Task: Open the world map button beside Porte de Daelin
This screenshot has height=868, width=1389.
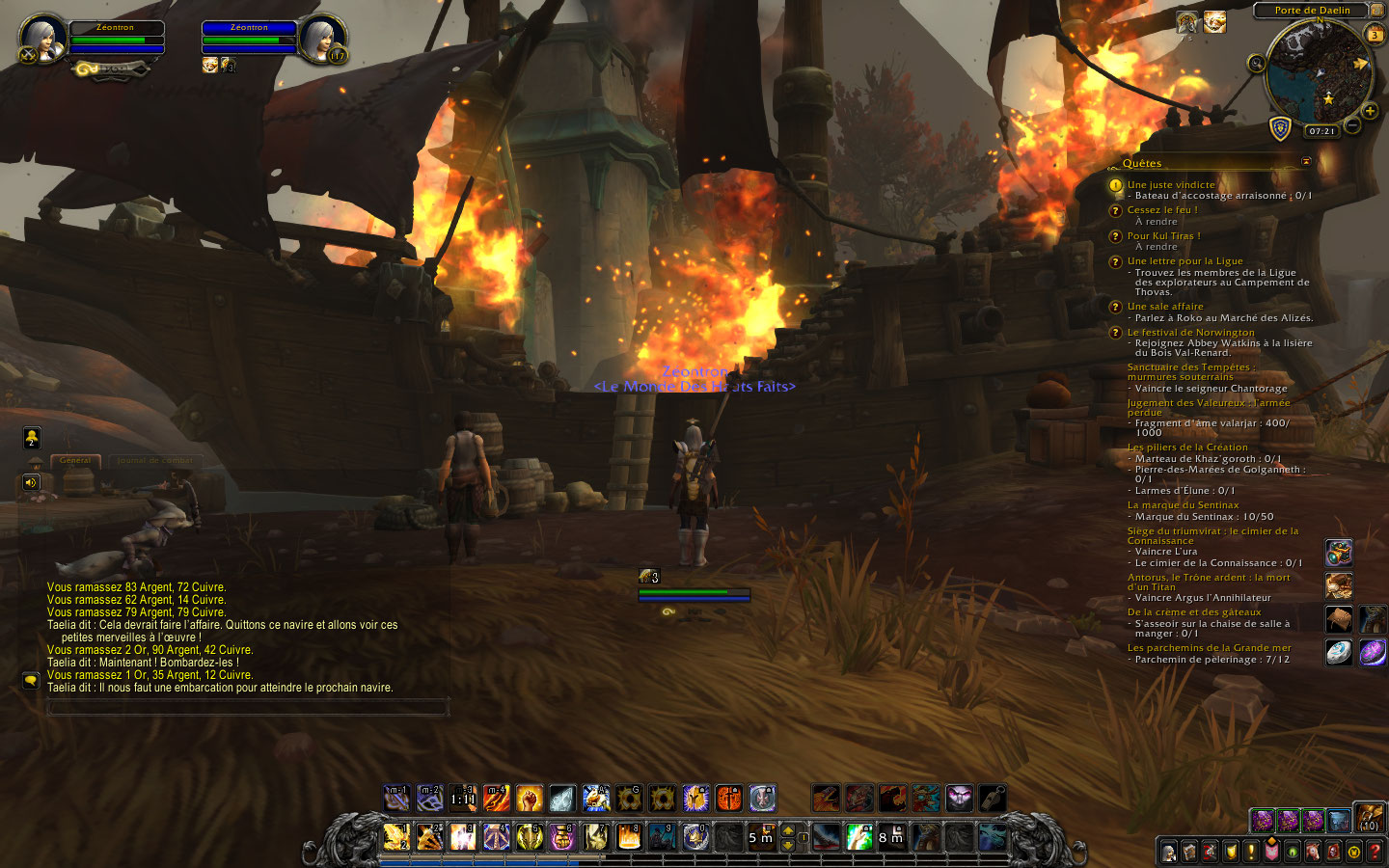Action: 1377,10
